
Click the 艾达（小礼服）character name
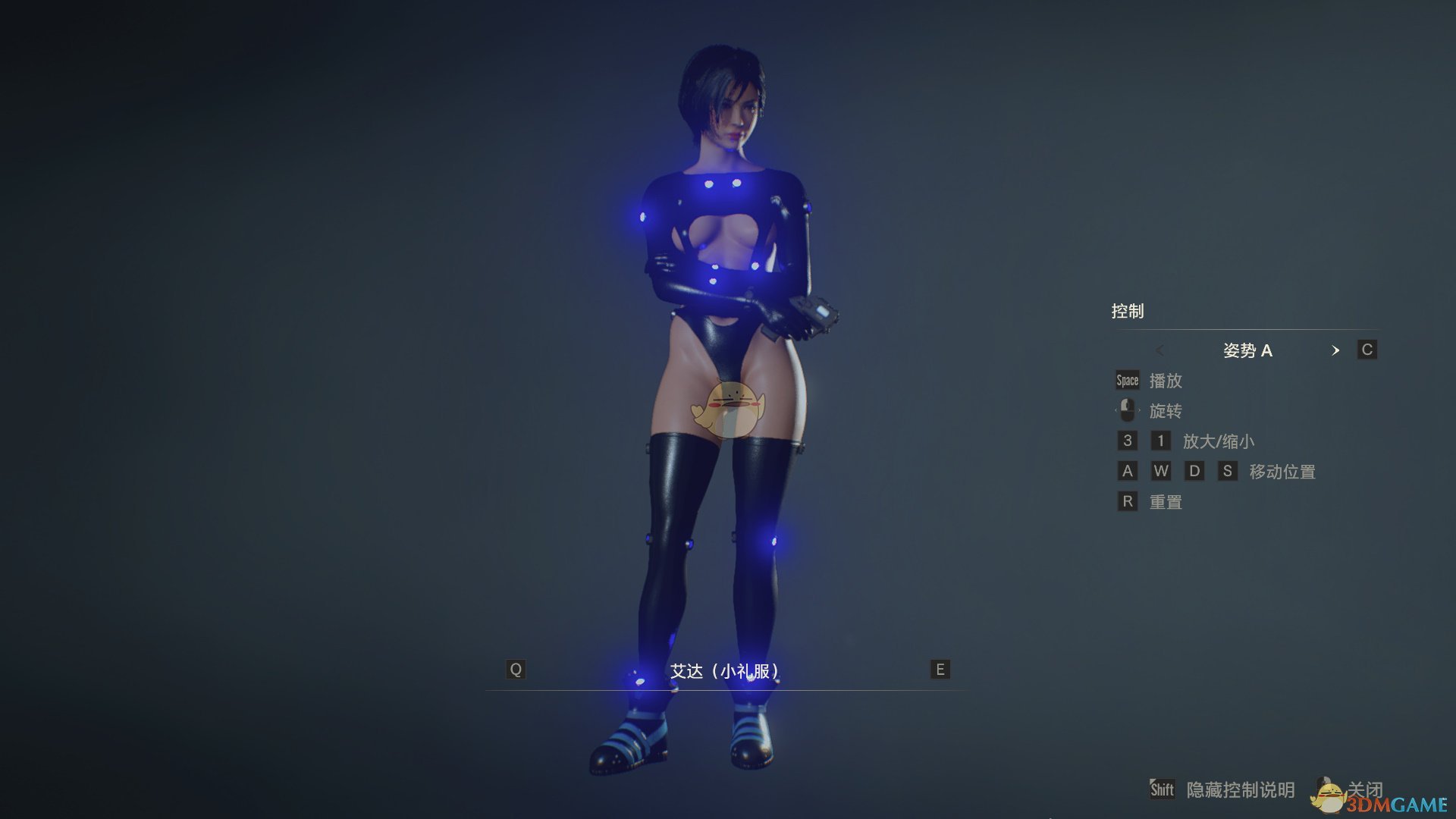tap(726, 671)
